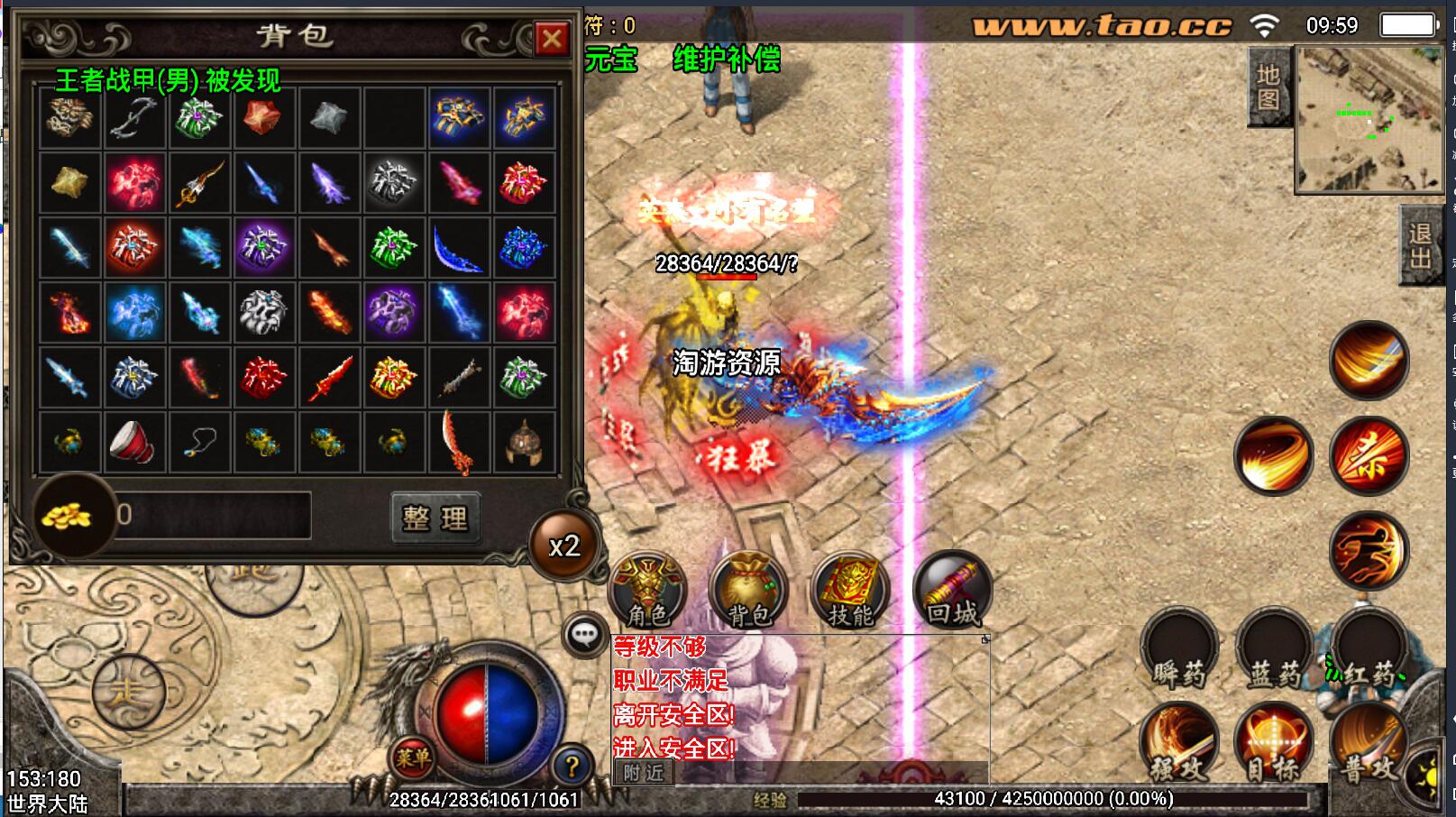Use the 回城 return scroll
This screenshot has height=817, width=1456.
952,591
